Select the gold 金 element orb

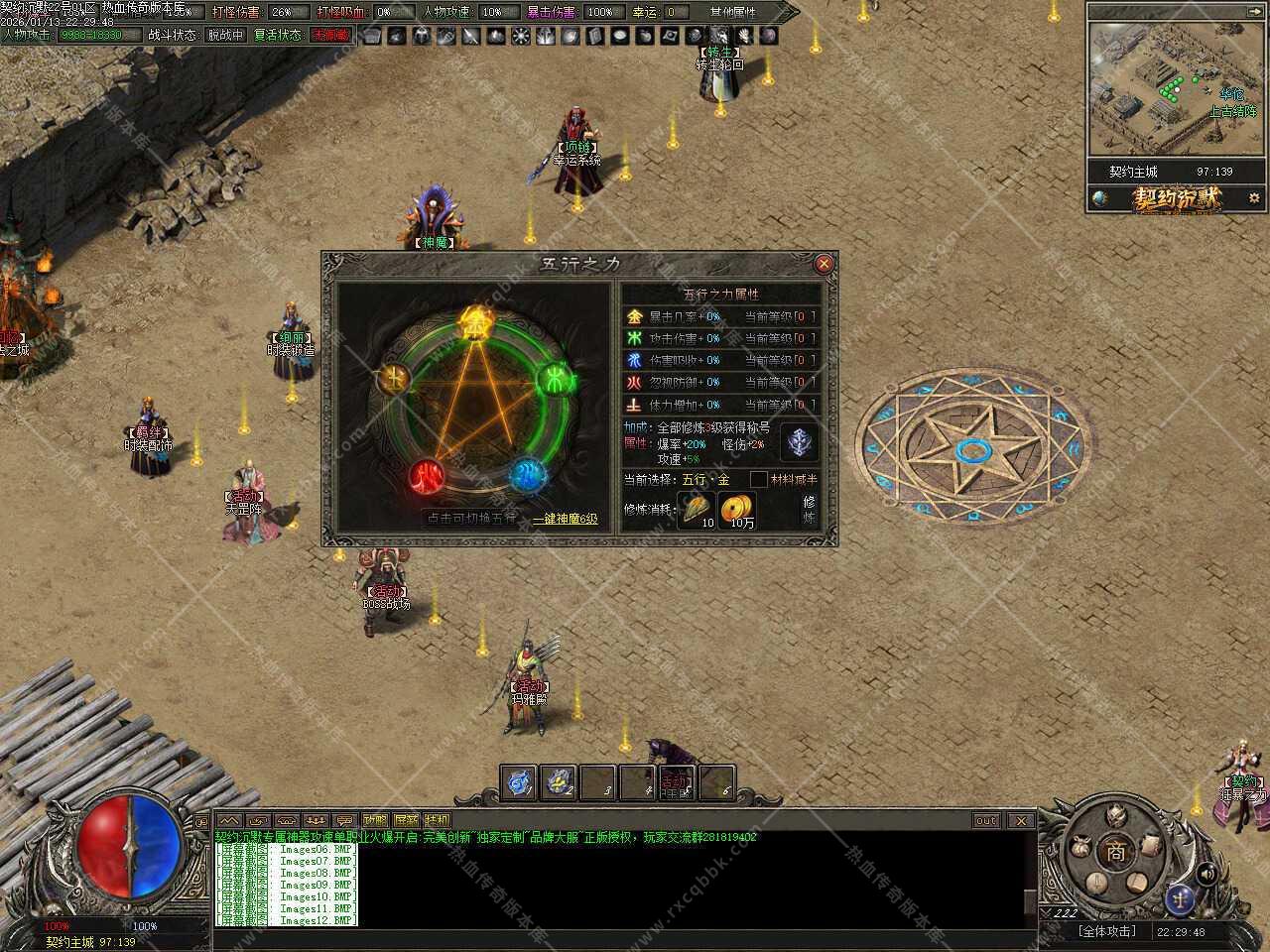pos(477,322)
